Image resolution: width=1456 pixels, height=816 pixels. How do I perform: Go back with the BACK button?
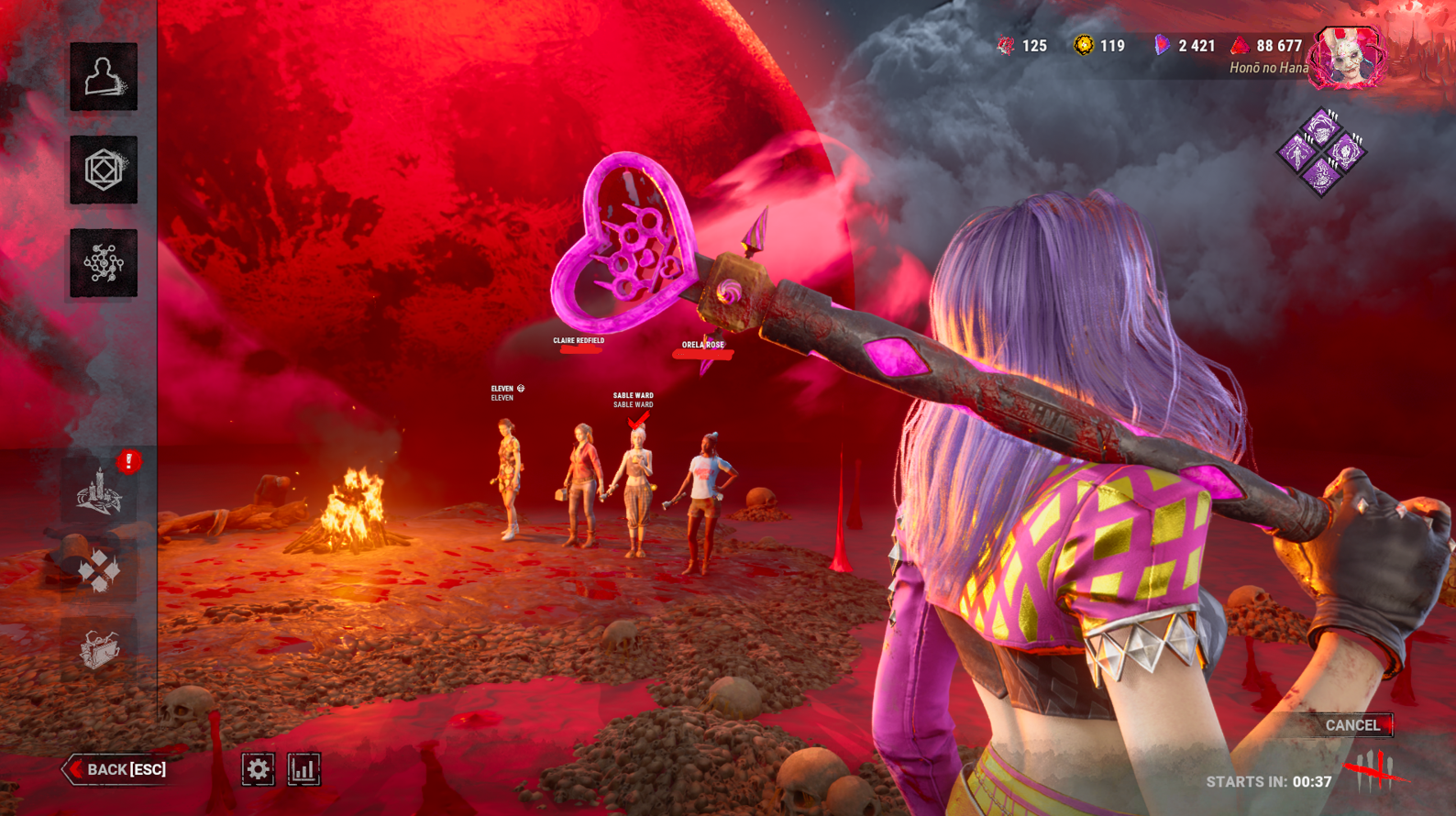pos(116,769)
